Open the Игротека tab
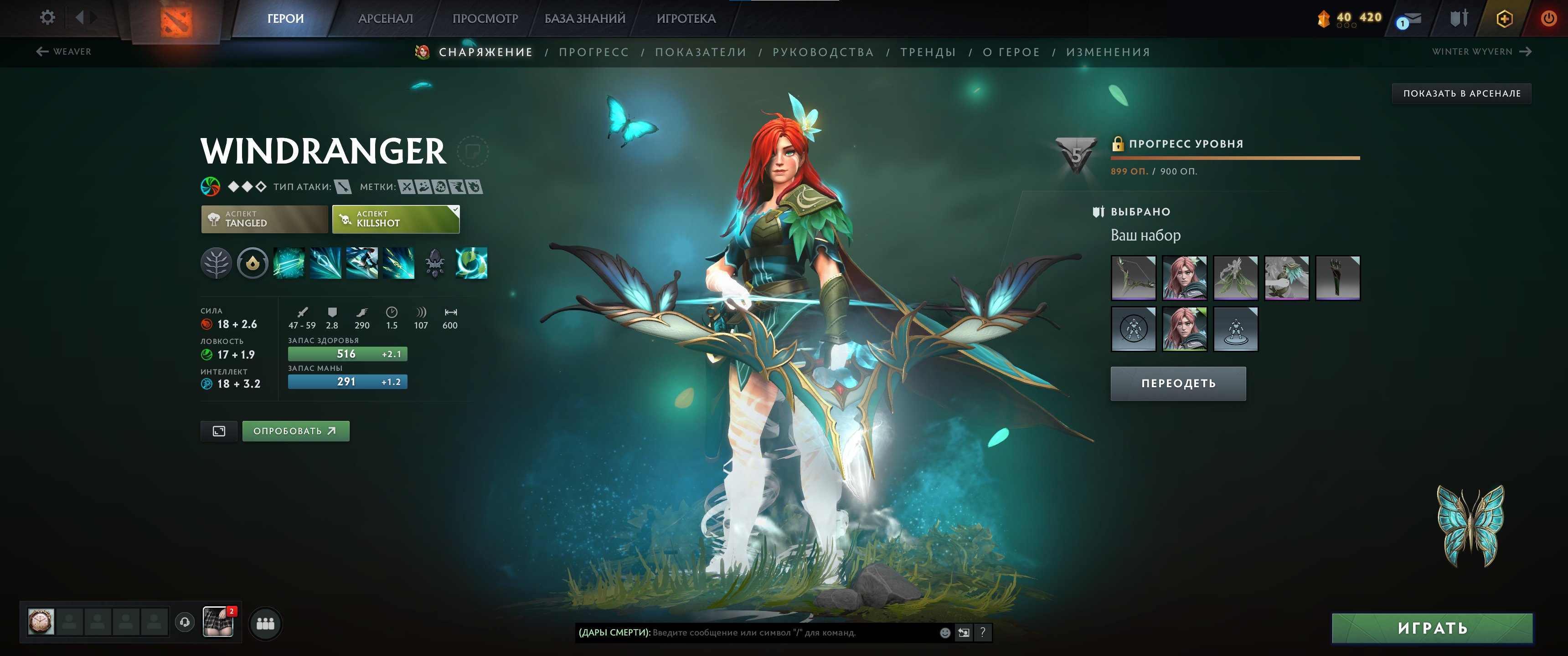 click(x=686, y=19)
